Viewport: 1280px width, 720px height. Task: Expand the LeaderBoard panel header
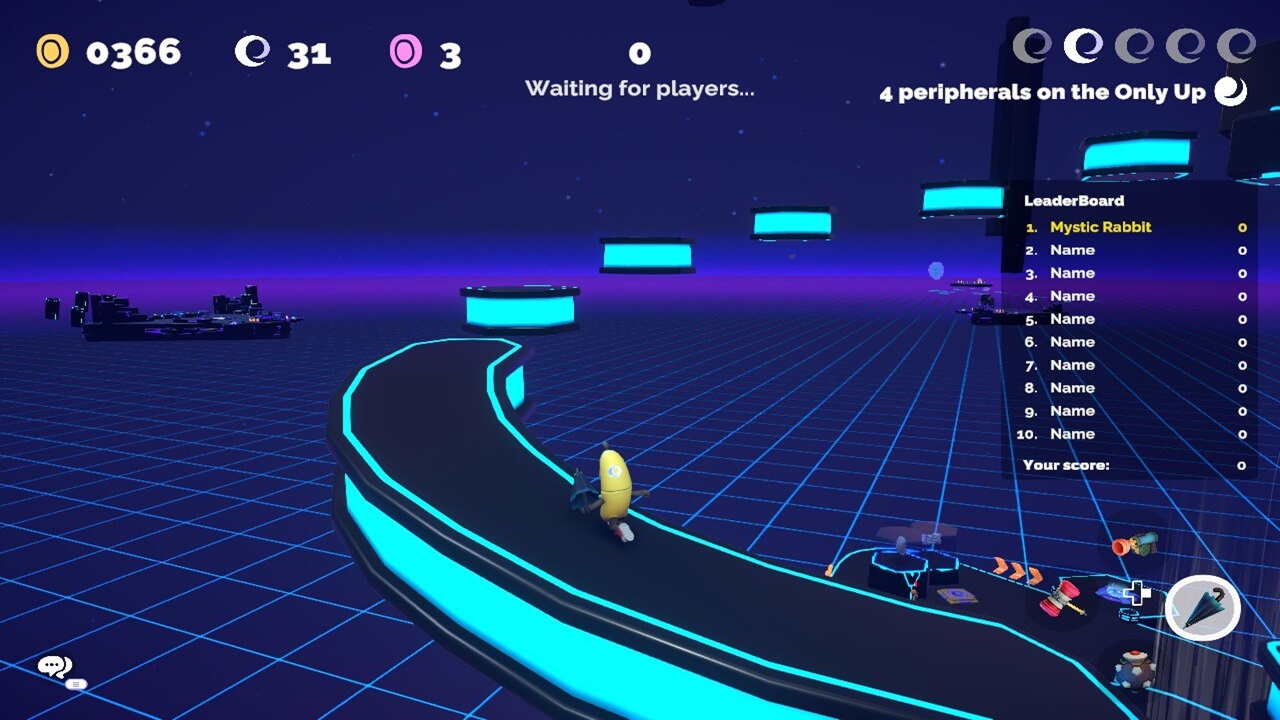[x=1075, y=200]
